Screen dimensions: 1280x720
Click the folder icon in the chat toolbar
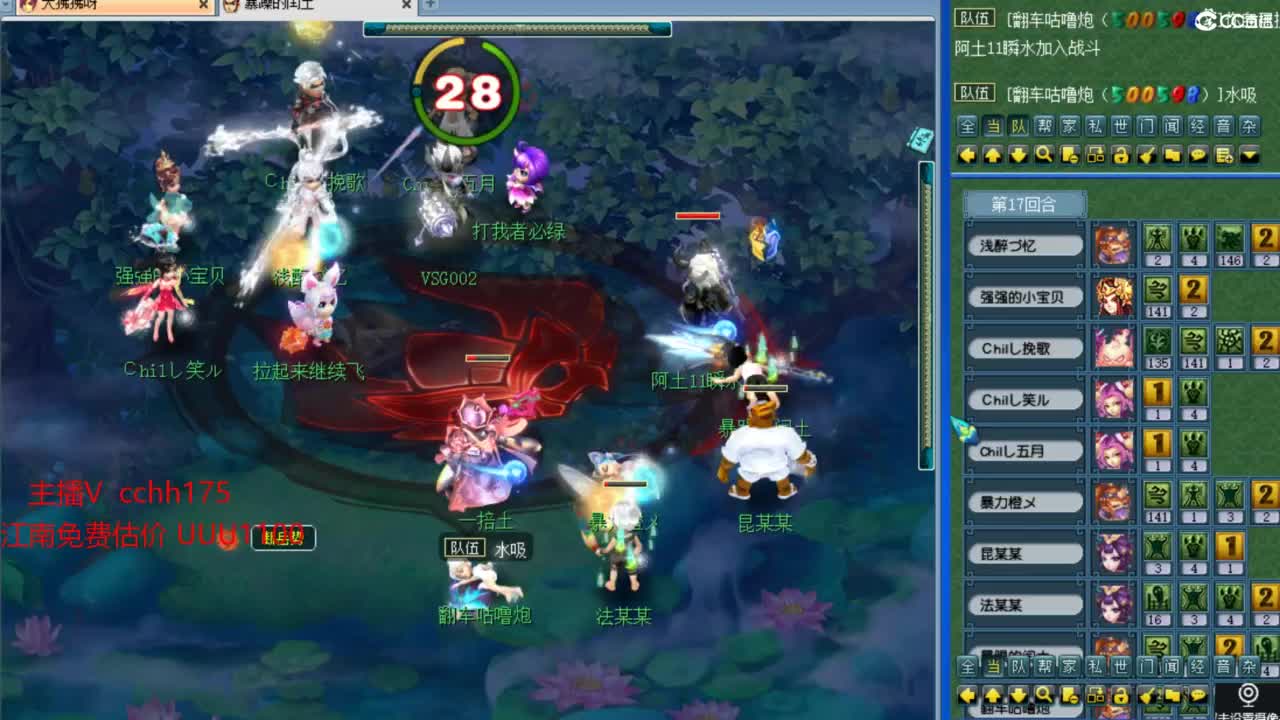(1173, 155)
